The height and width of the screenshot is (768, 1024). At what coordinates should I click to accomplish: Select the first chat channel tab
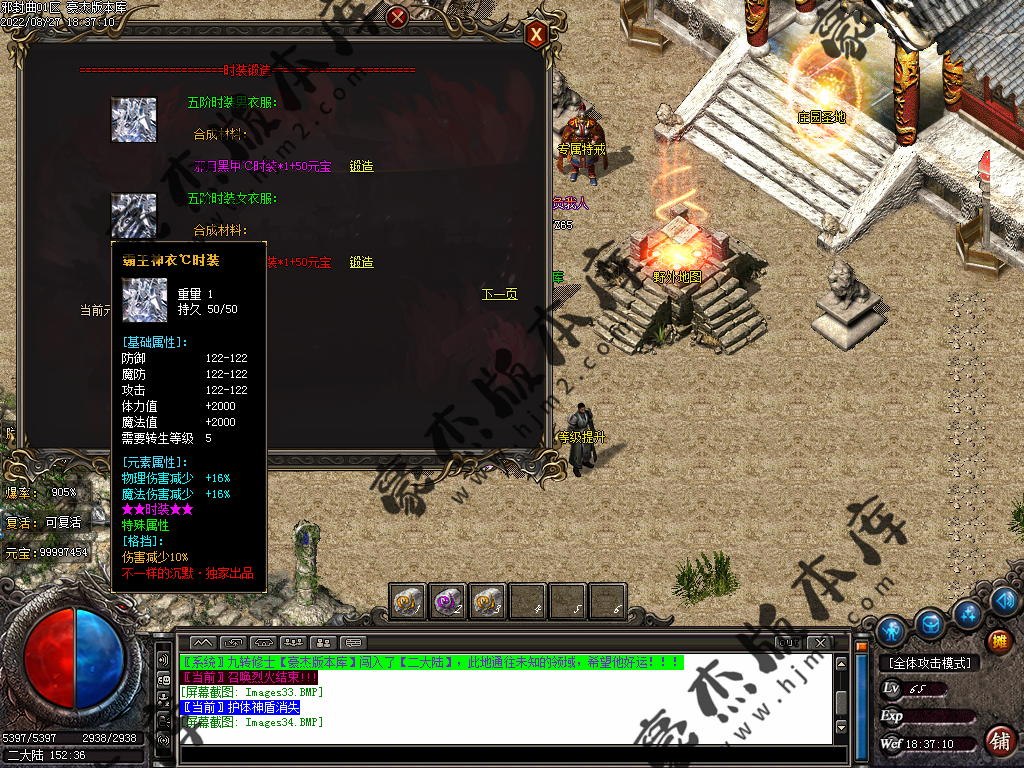tap(203, 642)
